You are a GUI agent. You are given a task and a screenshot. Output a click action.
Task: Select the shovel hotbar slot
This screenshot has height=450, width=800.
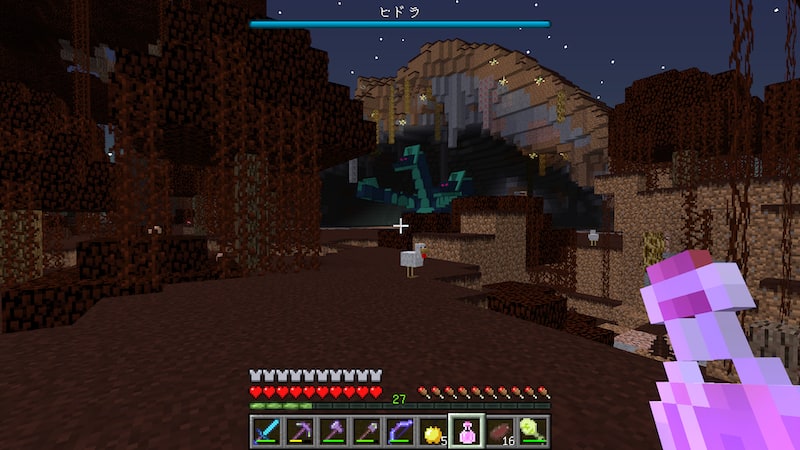point(366,432)
